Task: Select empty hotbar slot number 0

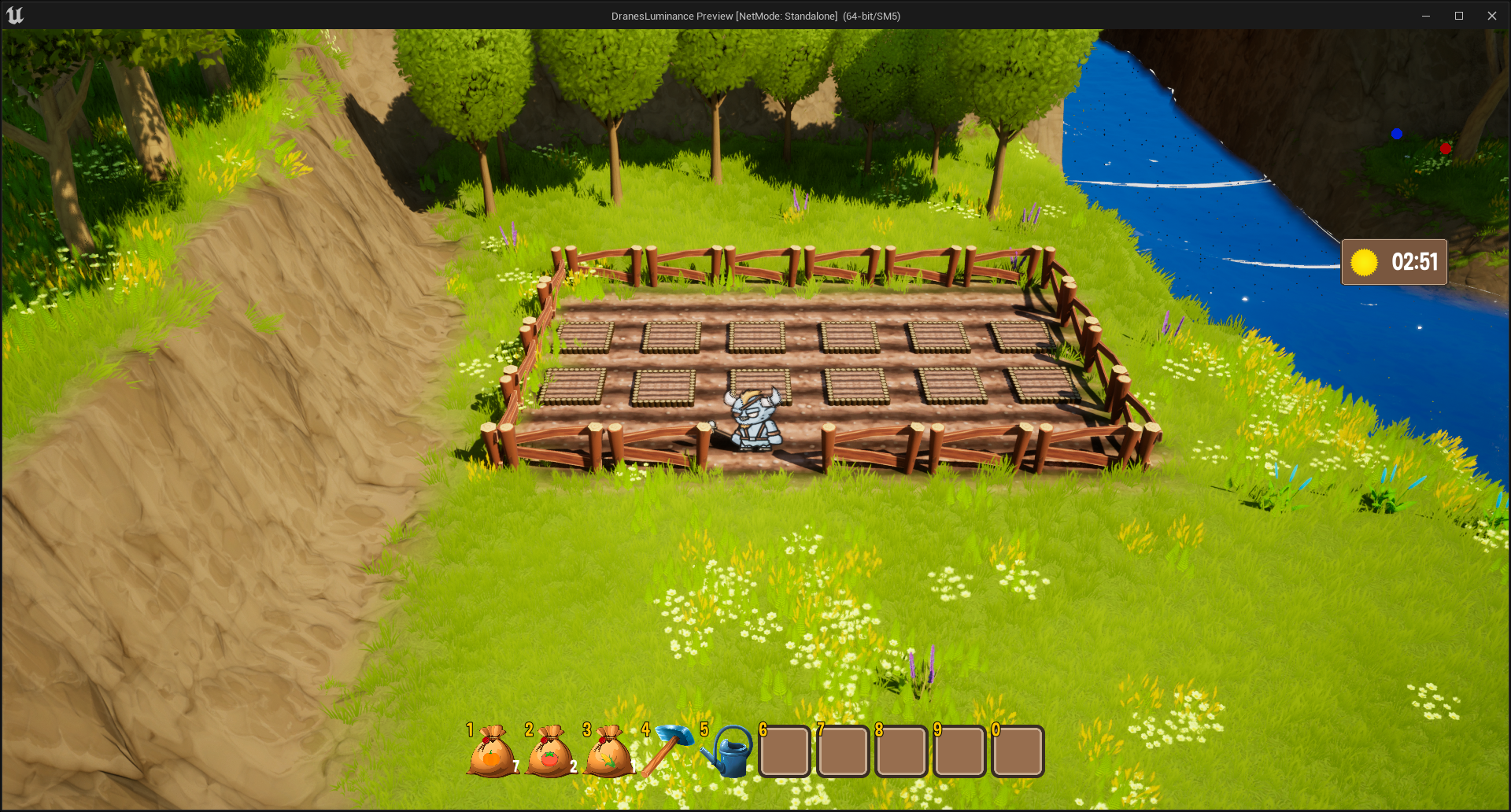Action: click(x=1018, y=752)
